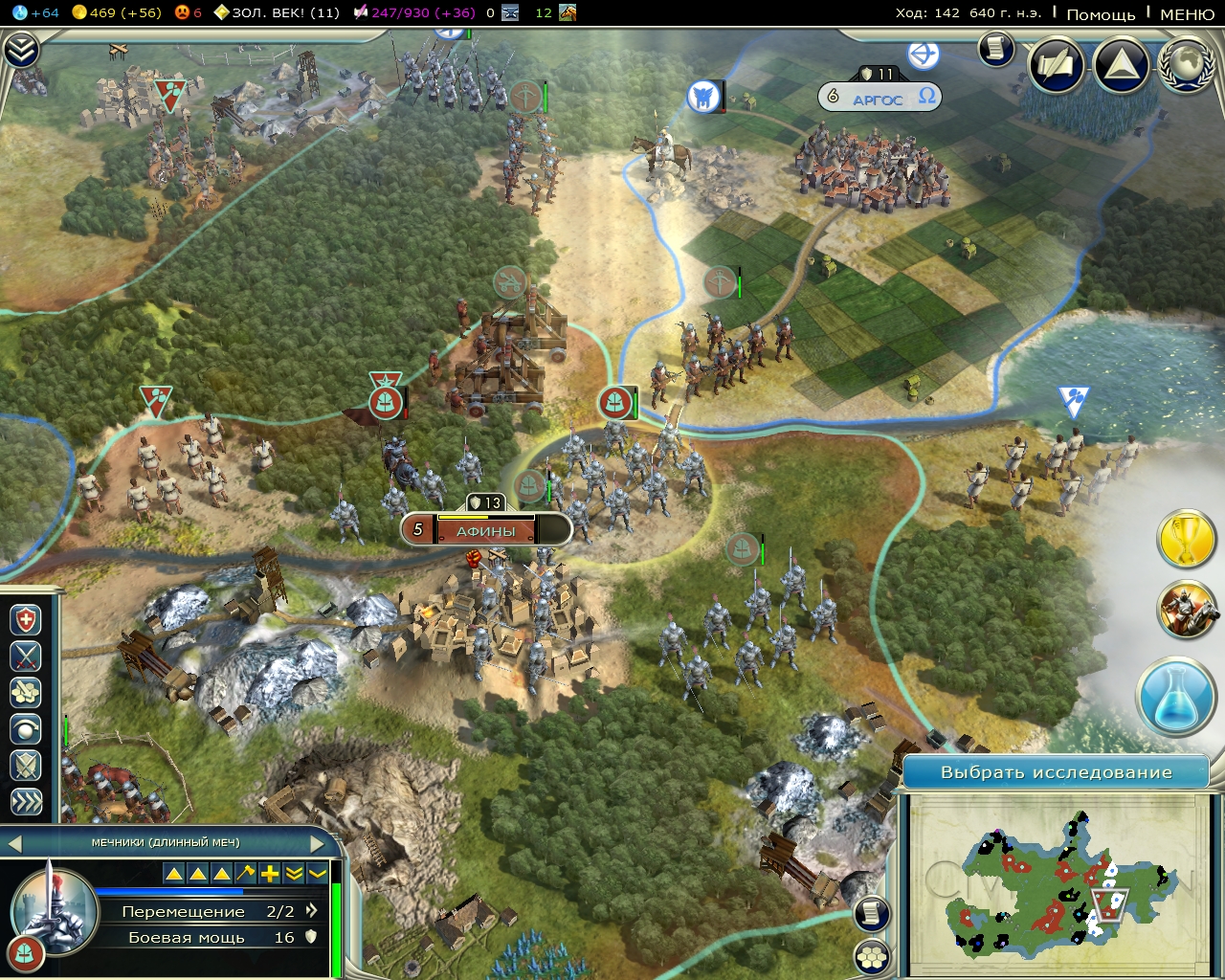Toggle map options via the hexagon icon near minimap
The image size is (1225, 980).
pyautogui.click(x=872, y=954)
